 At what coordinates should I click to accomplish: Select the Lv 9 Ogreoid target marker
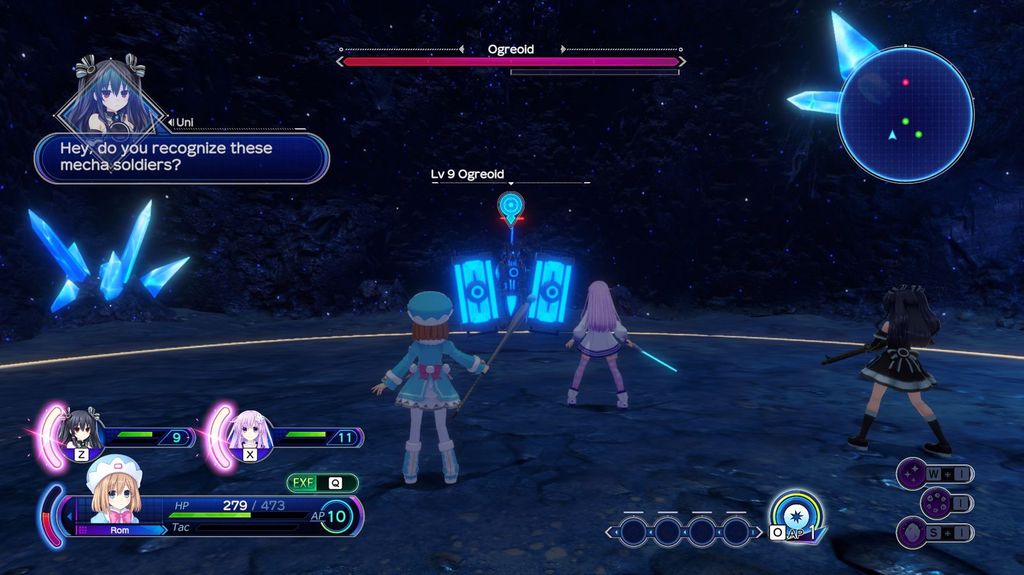(x=511, y=208)
